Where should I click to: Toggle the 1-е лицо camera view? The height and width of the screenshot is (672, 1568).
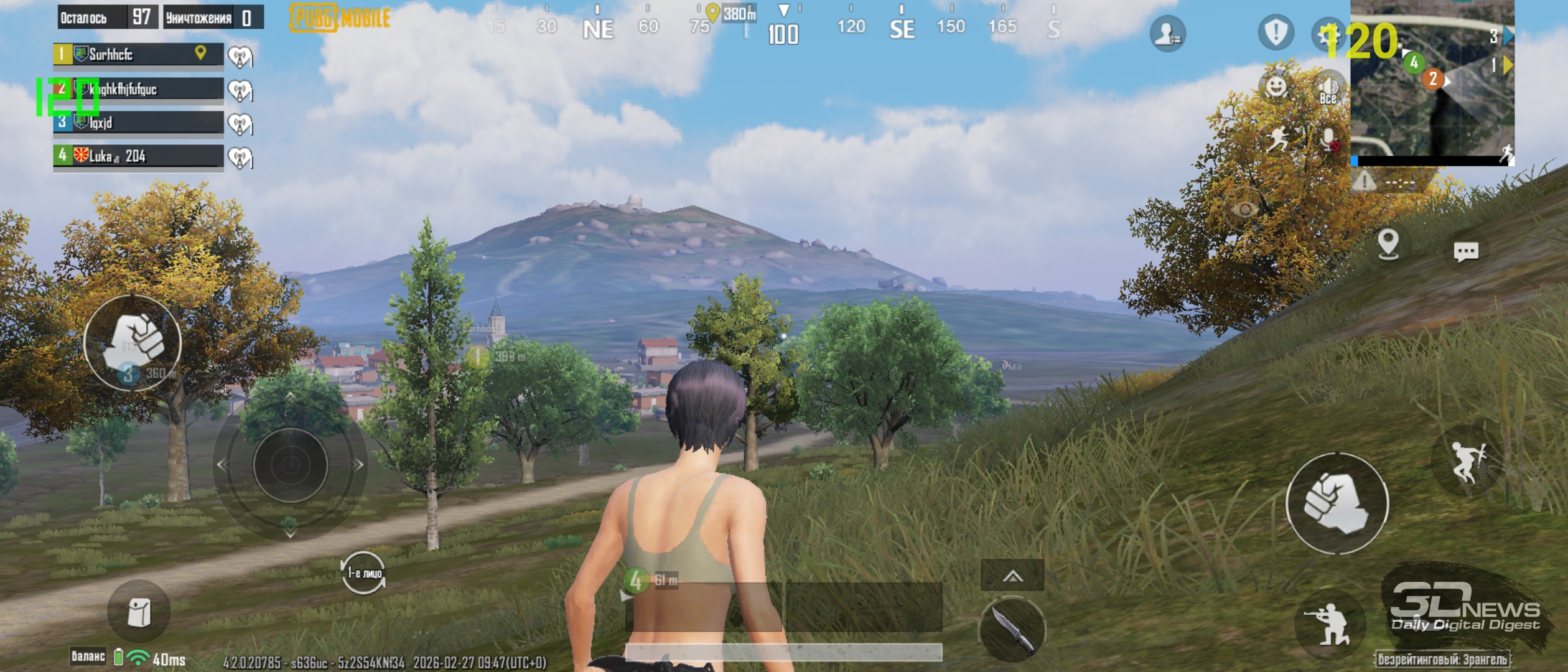(x=364, y=572)
